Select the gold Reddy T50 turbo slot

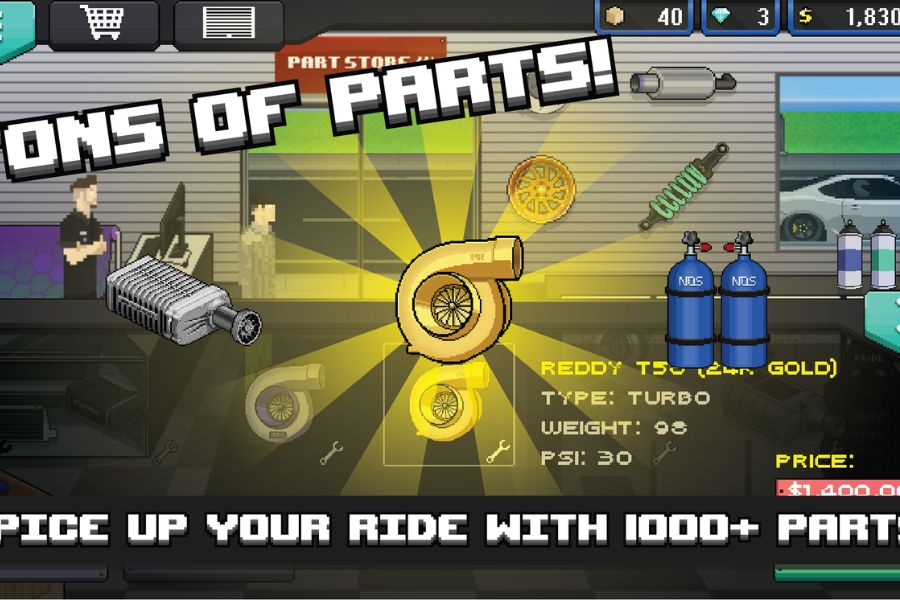pos(449,405)
